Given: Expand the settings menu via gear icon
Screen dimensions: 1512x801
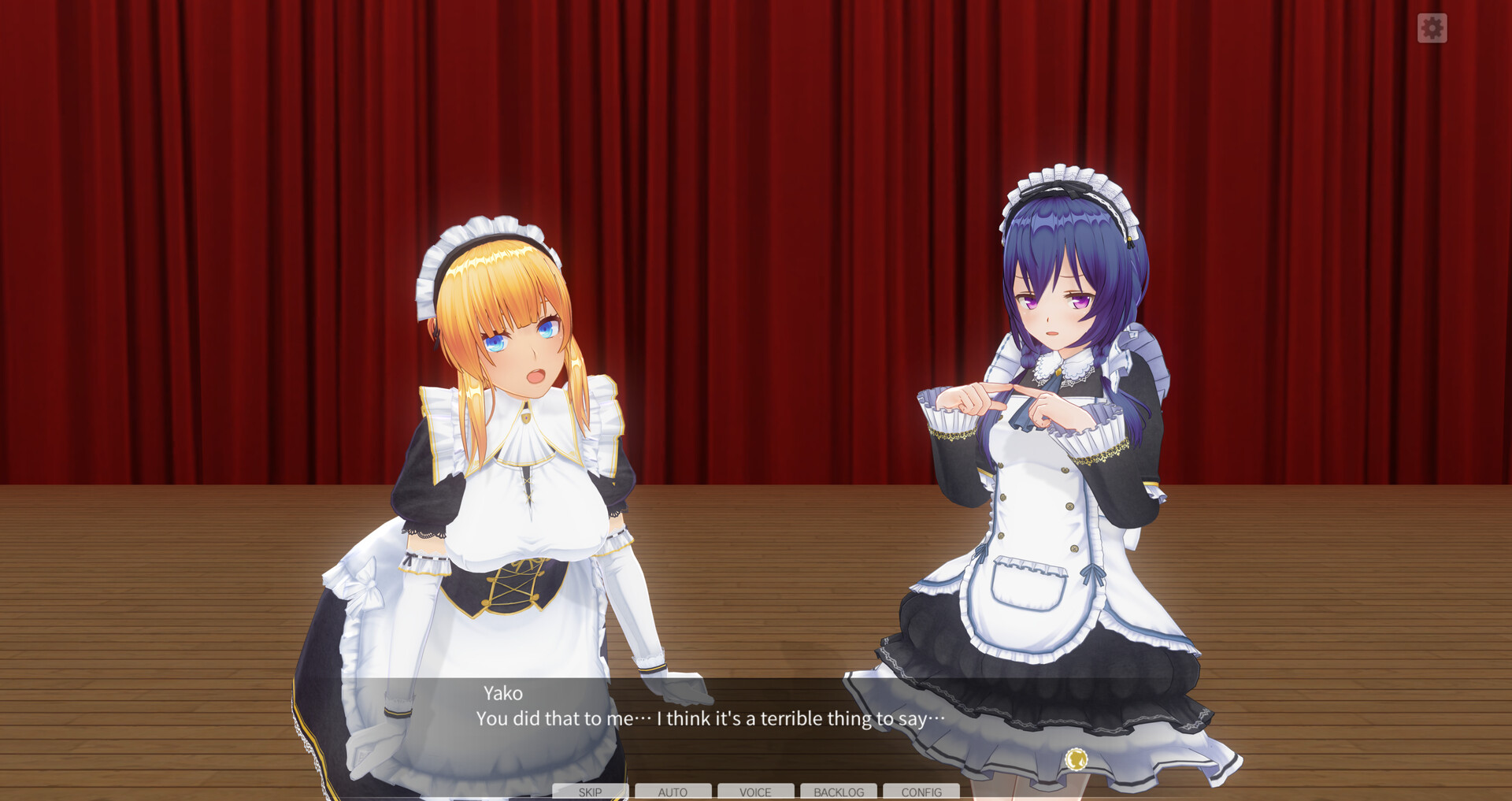Looking at the screenshot, I should tap(1433, 29).
